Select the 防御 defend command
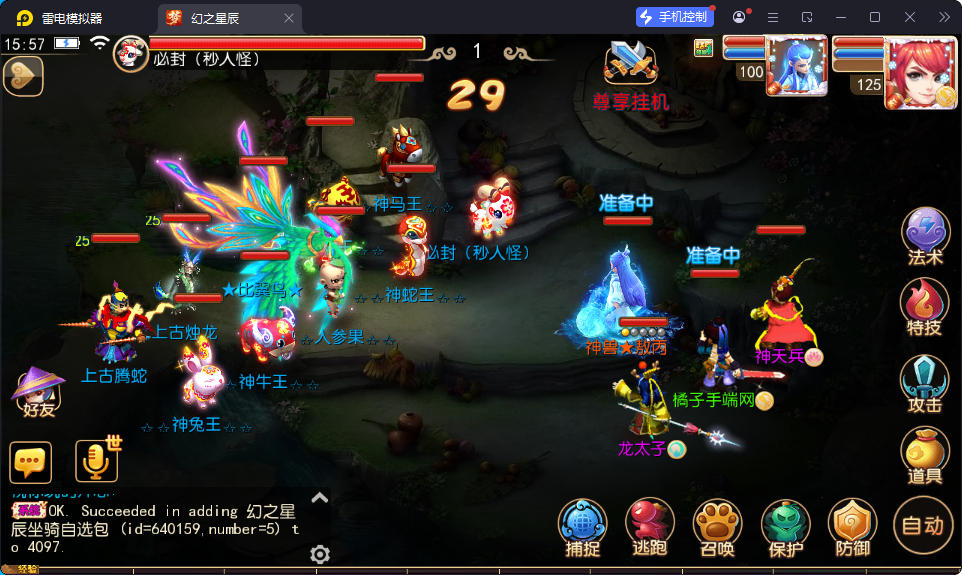The width and height of the screenshot is (962, 575). coord(854,526)
